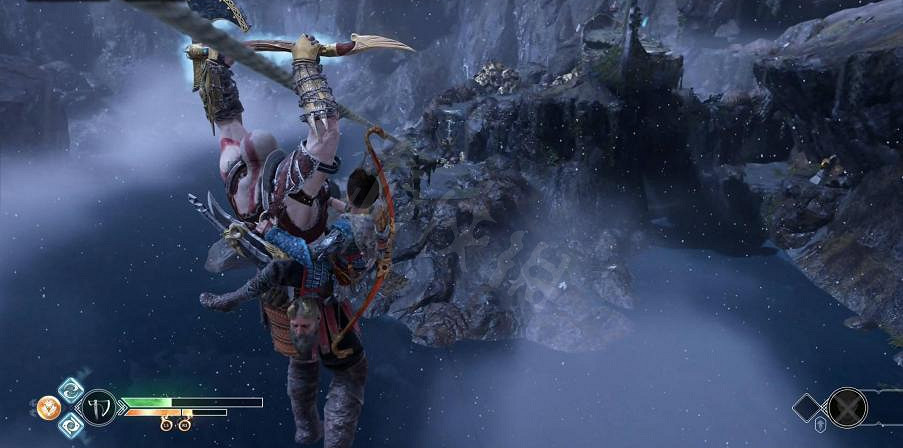Select the Leviathan Axe weapon emblem

coord(99,408)
